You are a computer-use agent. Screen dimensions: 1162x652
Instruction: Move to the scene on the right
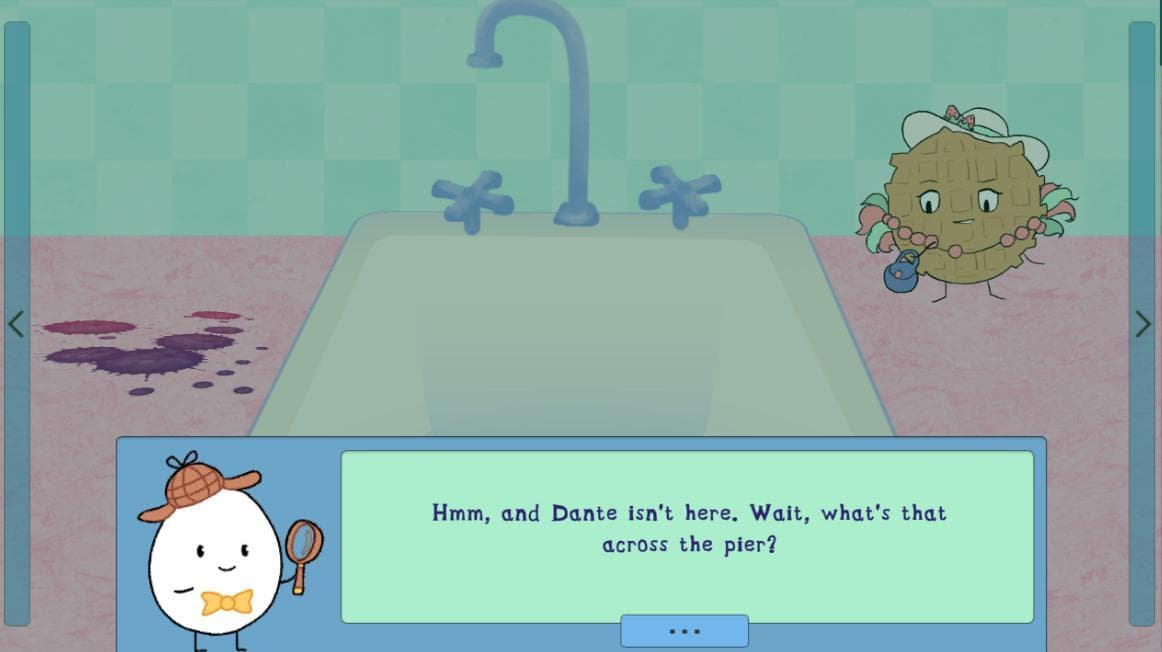[1142, 324]
